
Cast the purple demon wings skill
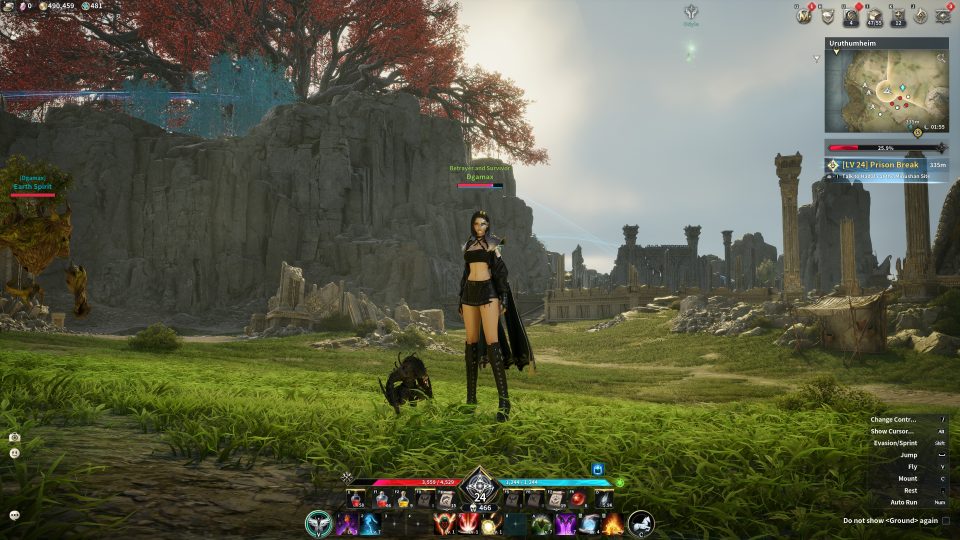tap(565, 524)
